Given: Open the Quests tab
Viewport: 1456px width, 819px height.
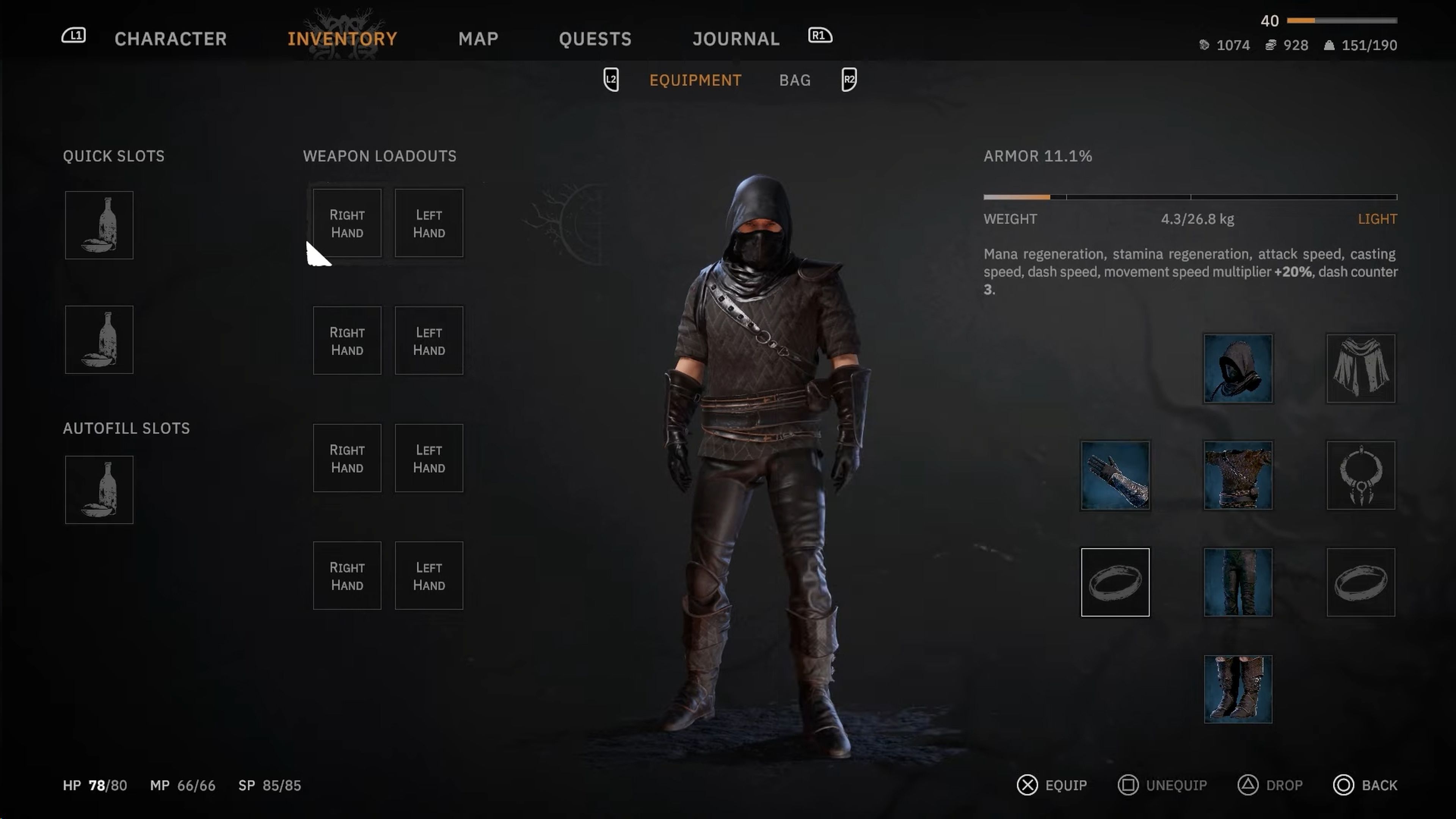Looking at the screenshot, I should click(x=595, y=38).
